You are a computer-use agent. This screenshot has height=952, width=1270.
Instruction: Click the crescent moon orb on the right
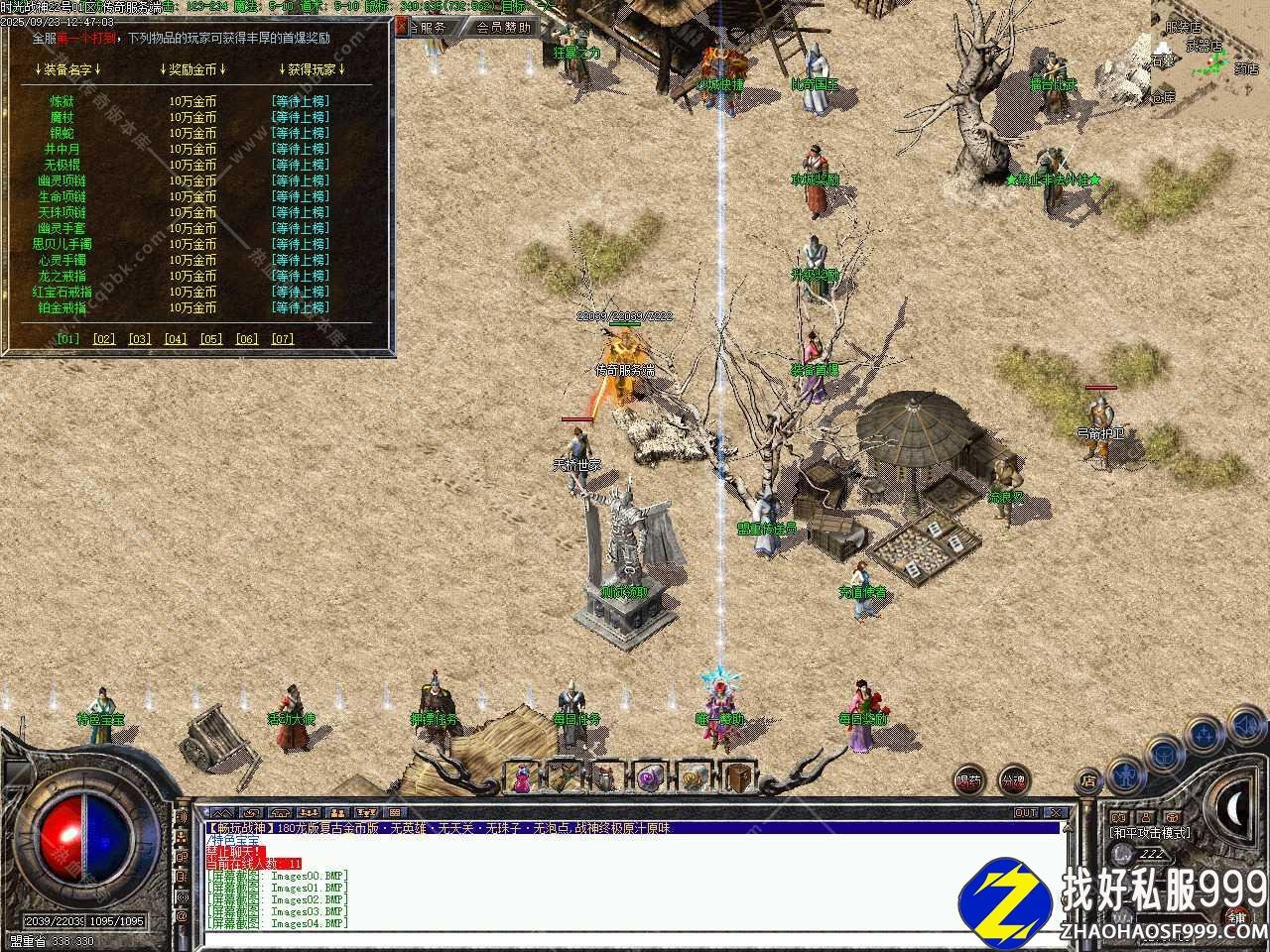(x=1233, y=810)
